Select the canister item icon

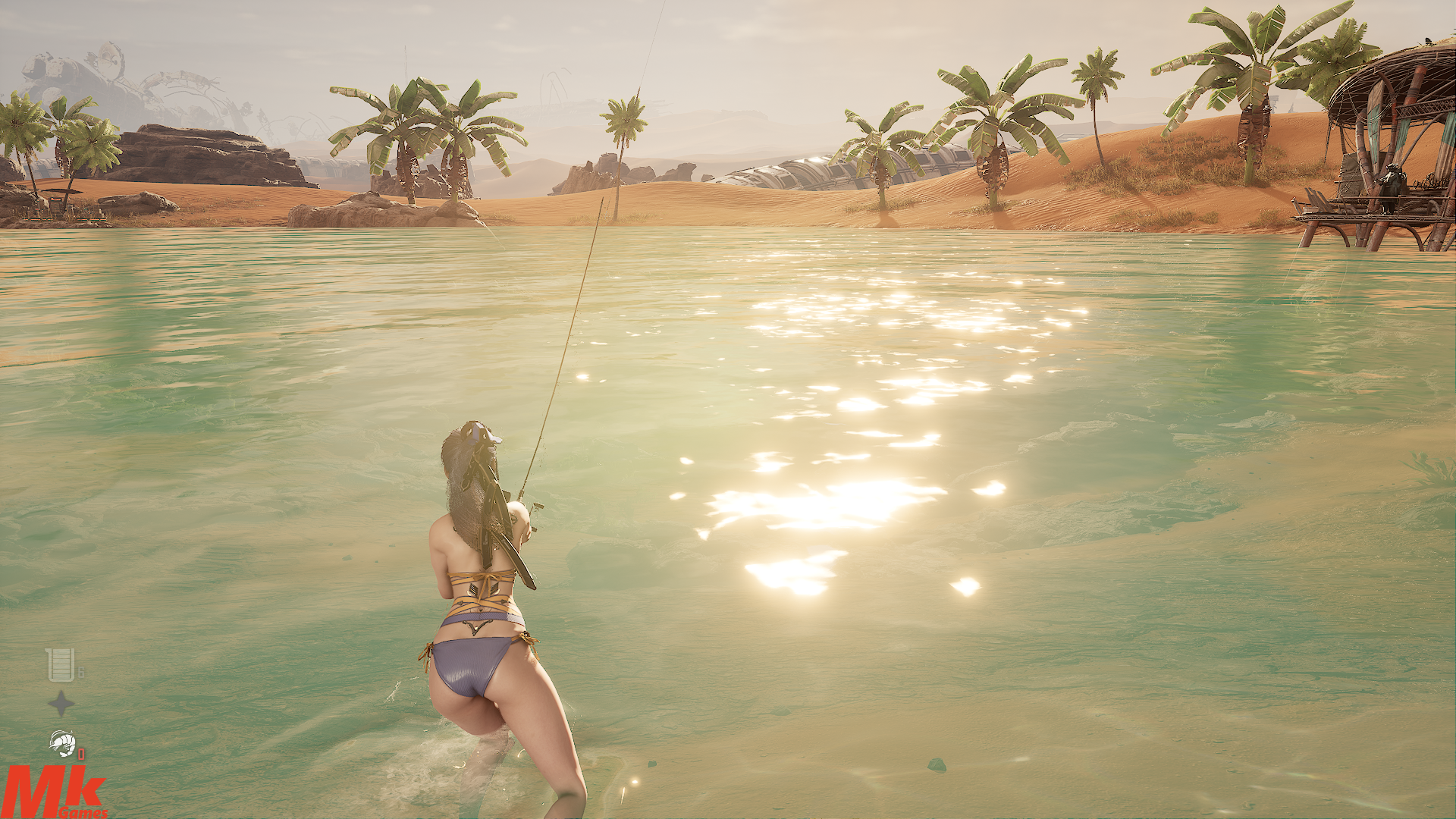click(61, 664)
